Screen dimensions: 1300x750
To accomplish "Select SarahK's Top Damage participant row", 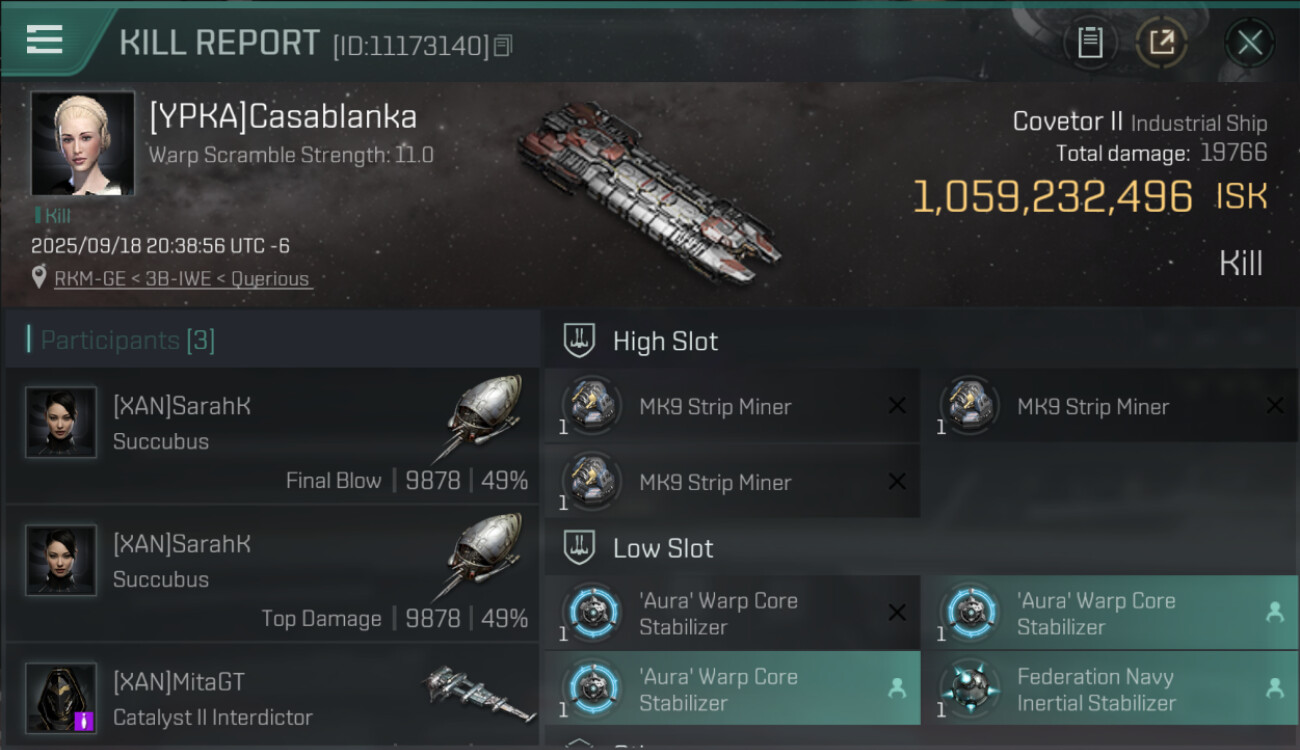I will pyautogui.click(x=272, y=573).
